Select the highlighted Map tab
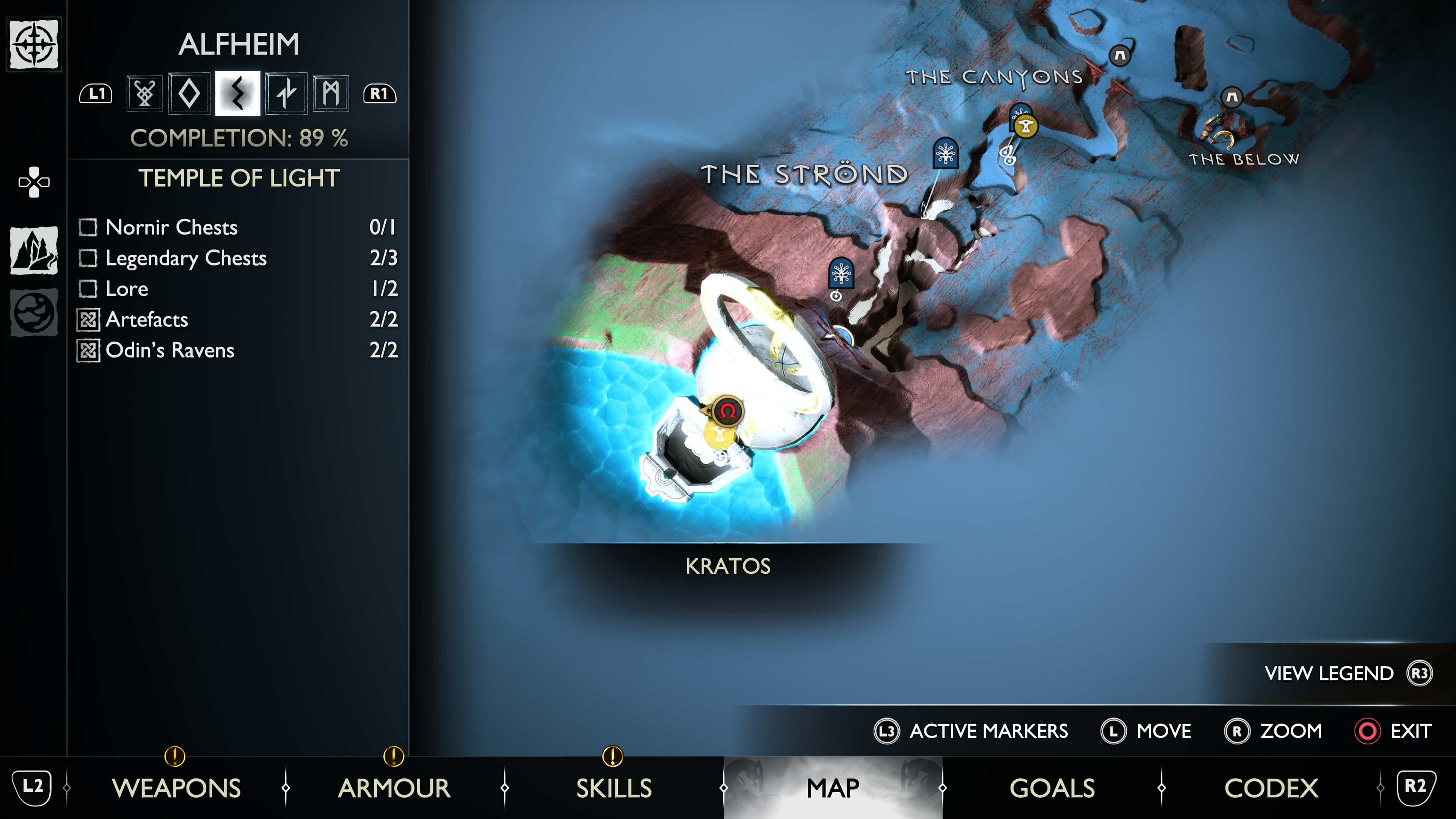 click(x=833, y=788)
